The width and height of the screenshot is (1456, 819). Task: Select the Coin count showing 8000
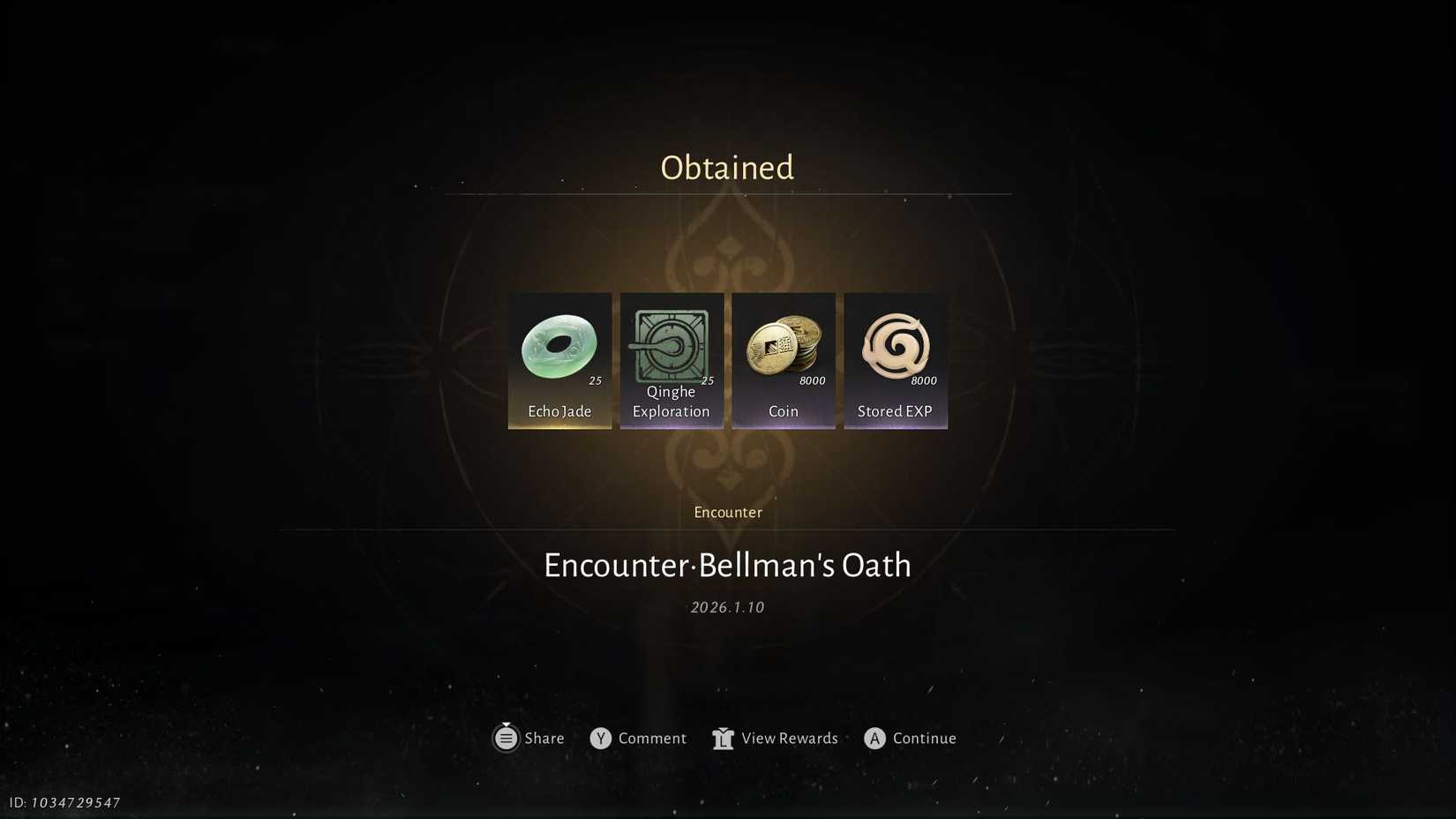pyautogui.click(x=813, y=380)
